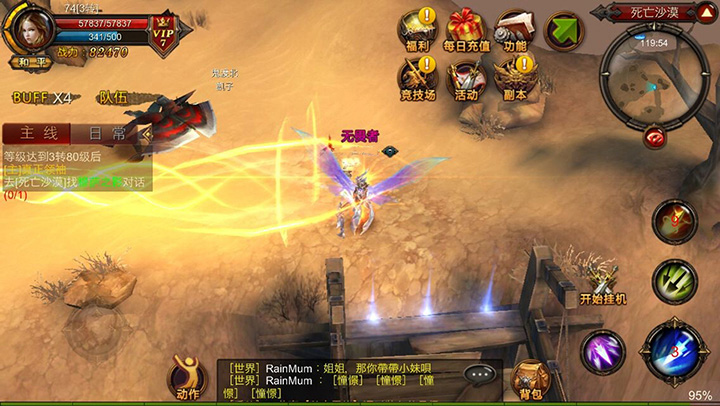Viewport: 720px width, 406px height.
Task: Open the 活动 events menu
Action: coord(466,76)
